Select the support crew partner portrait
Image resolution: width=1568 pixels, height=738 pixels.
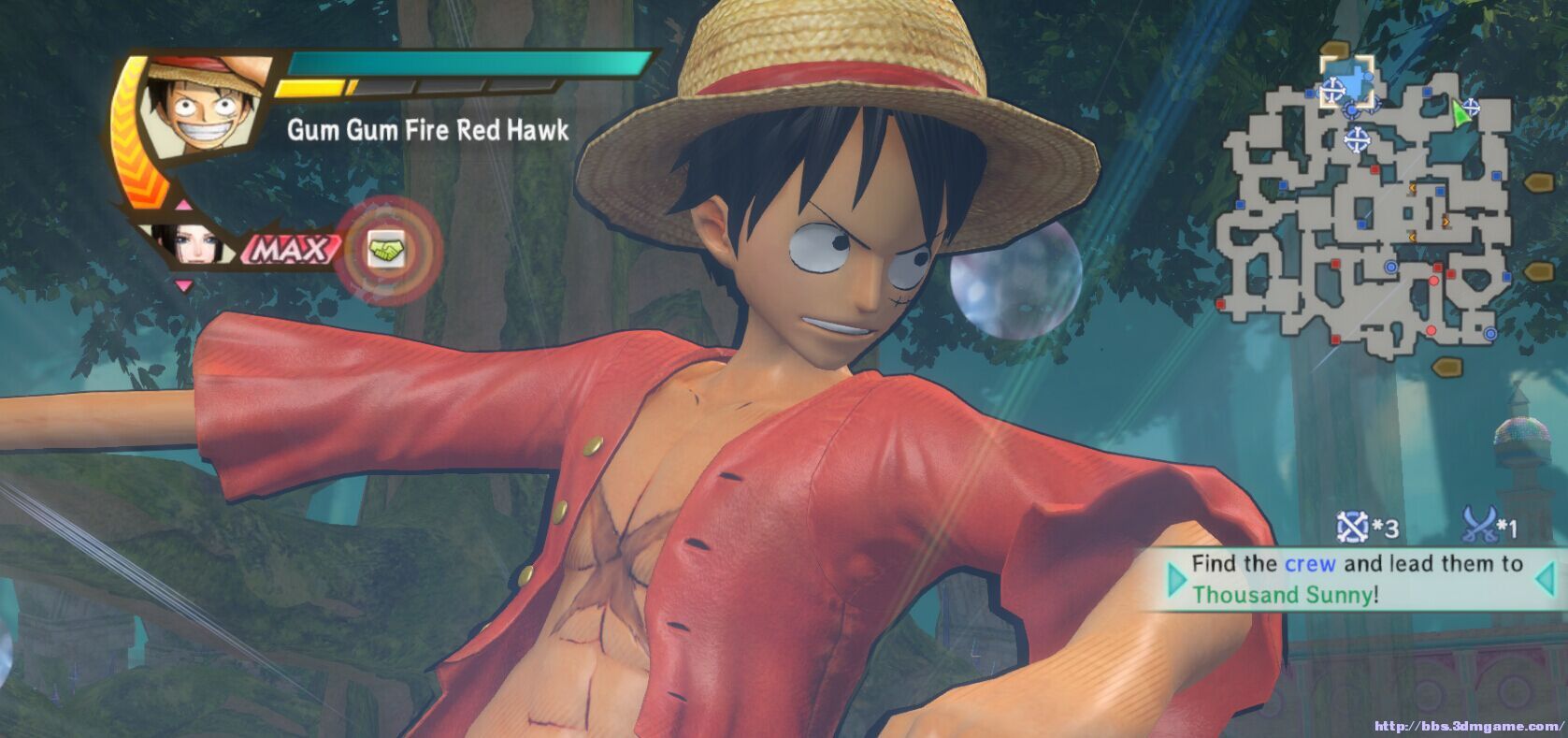click(185, 241)
